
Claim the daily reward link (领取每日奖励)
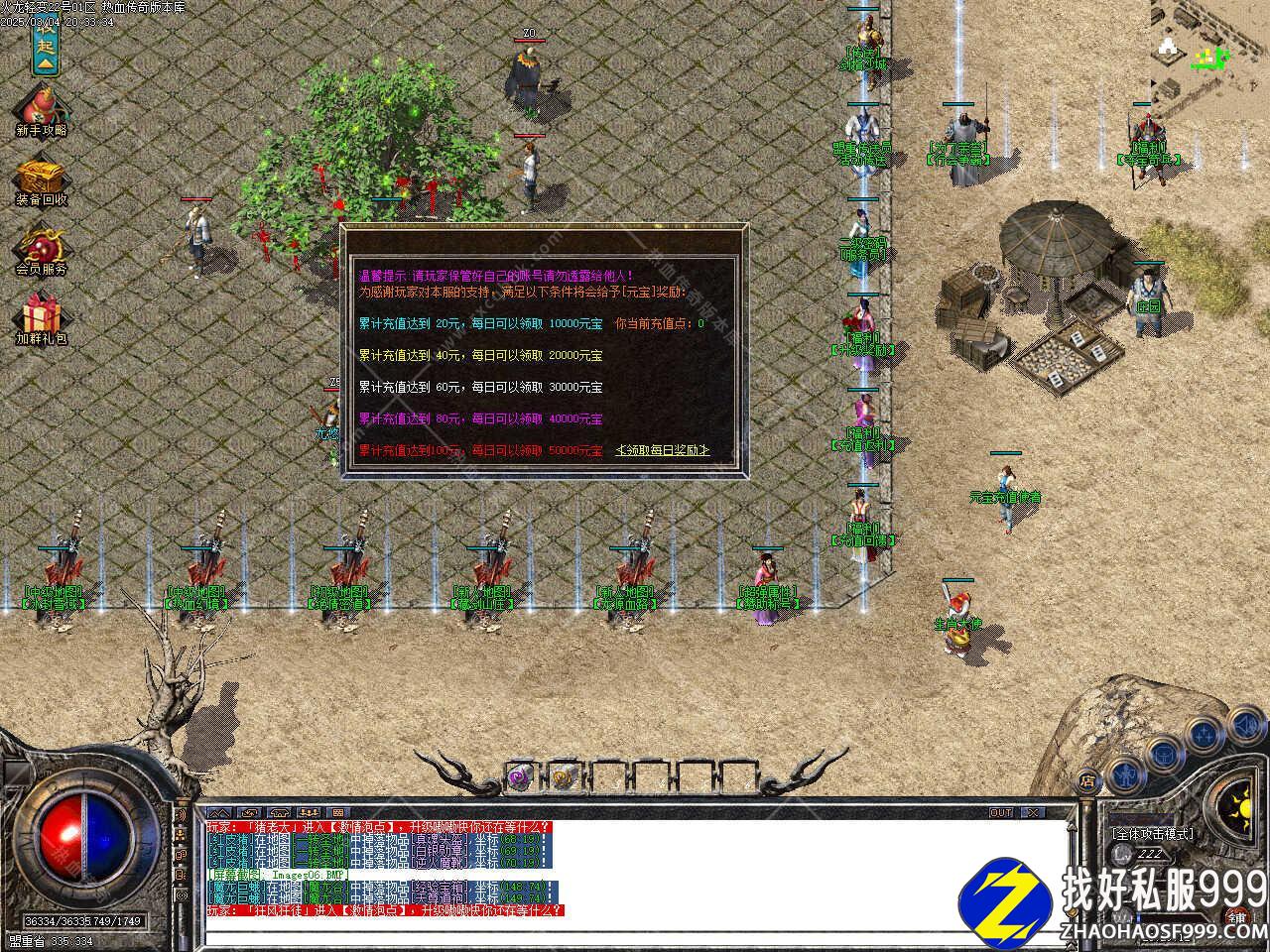(663, 450)
